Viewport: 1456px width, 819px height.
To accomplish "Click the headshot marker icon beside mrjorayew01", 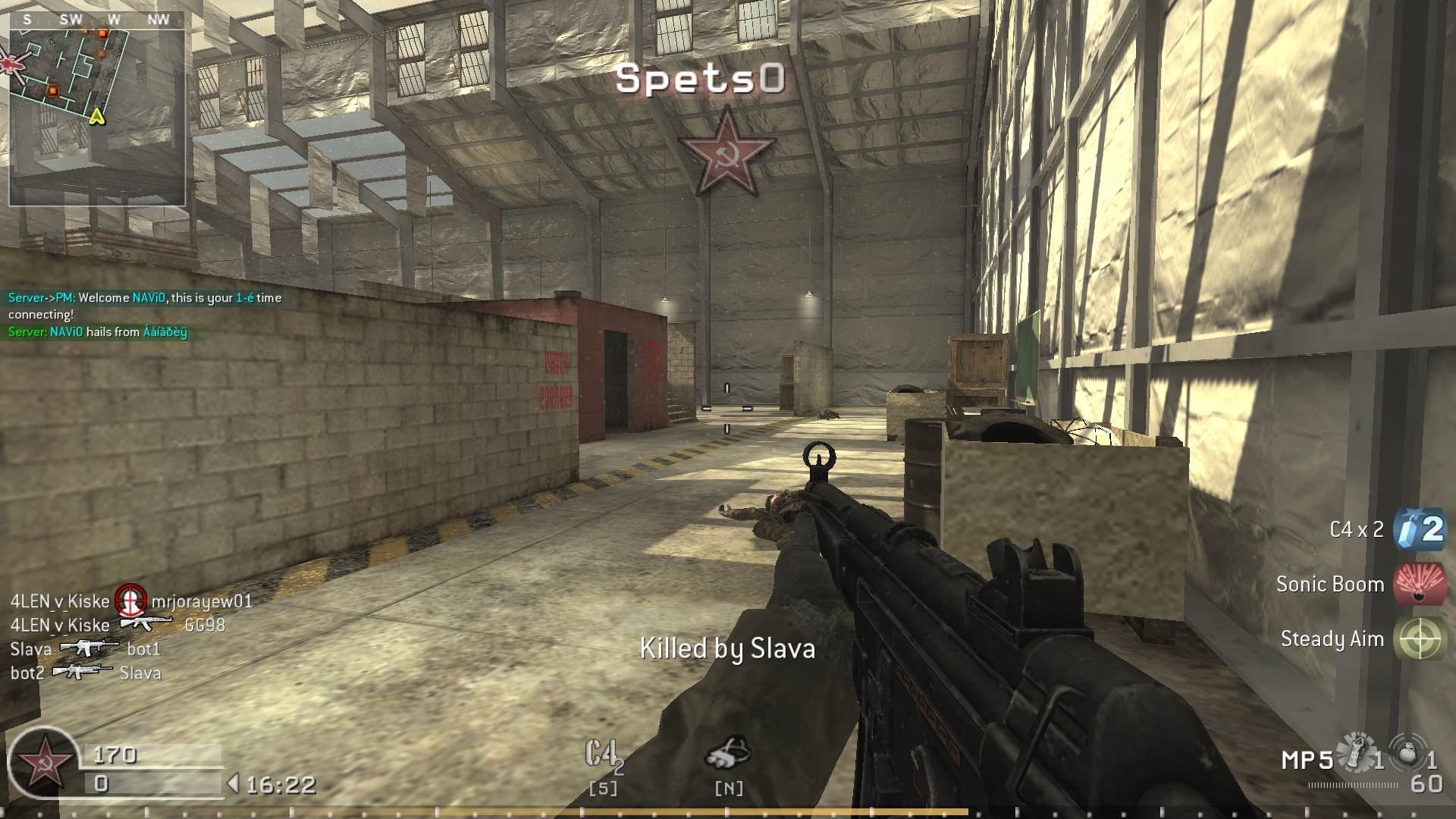I will click(130, 601).
